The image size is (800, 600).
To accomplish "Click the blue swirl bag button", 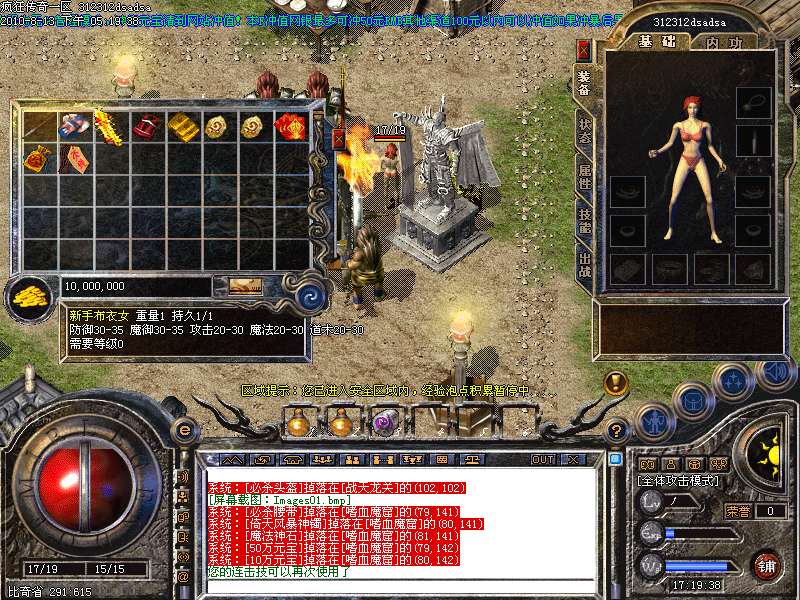I will tap(313, 294).
